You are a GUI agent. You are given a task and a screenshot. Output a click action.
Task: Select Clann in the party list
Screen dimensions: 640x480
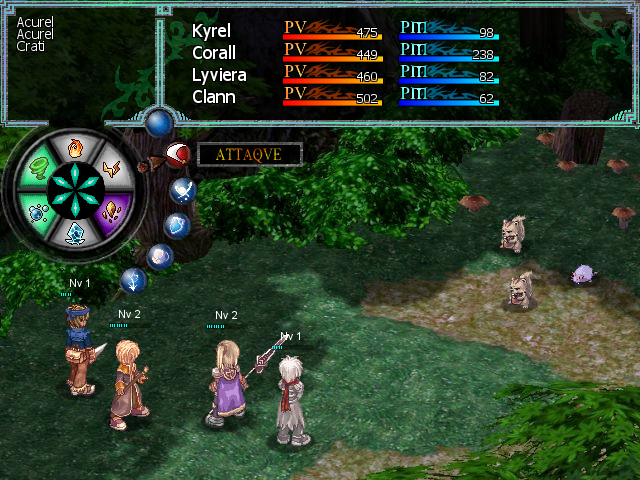click(213, 97)
